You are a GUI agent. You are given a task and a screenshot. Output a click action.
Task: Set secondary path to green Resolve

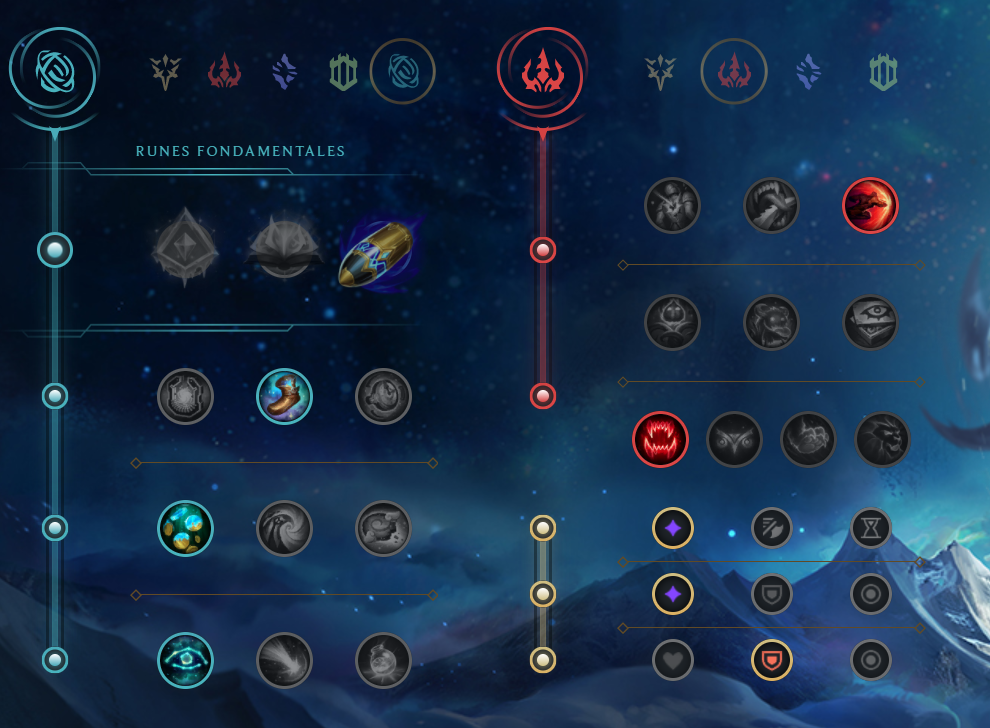884,71
